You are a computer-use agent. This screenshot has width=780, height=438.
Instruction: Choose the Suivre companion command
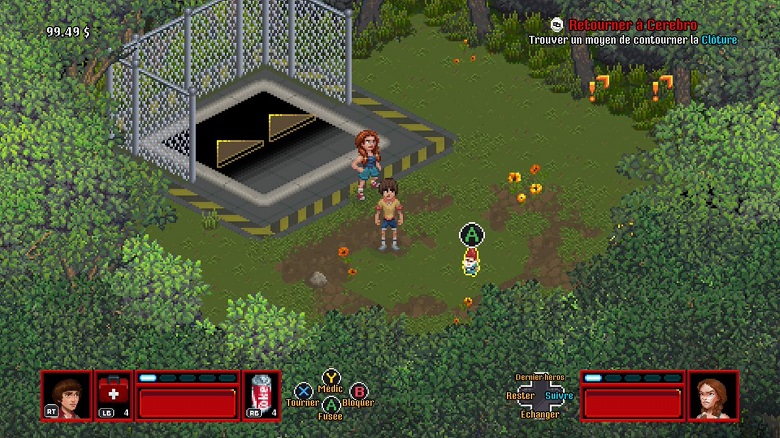click(x=560, y=396)
